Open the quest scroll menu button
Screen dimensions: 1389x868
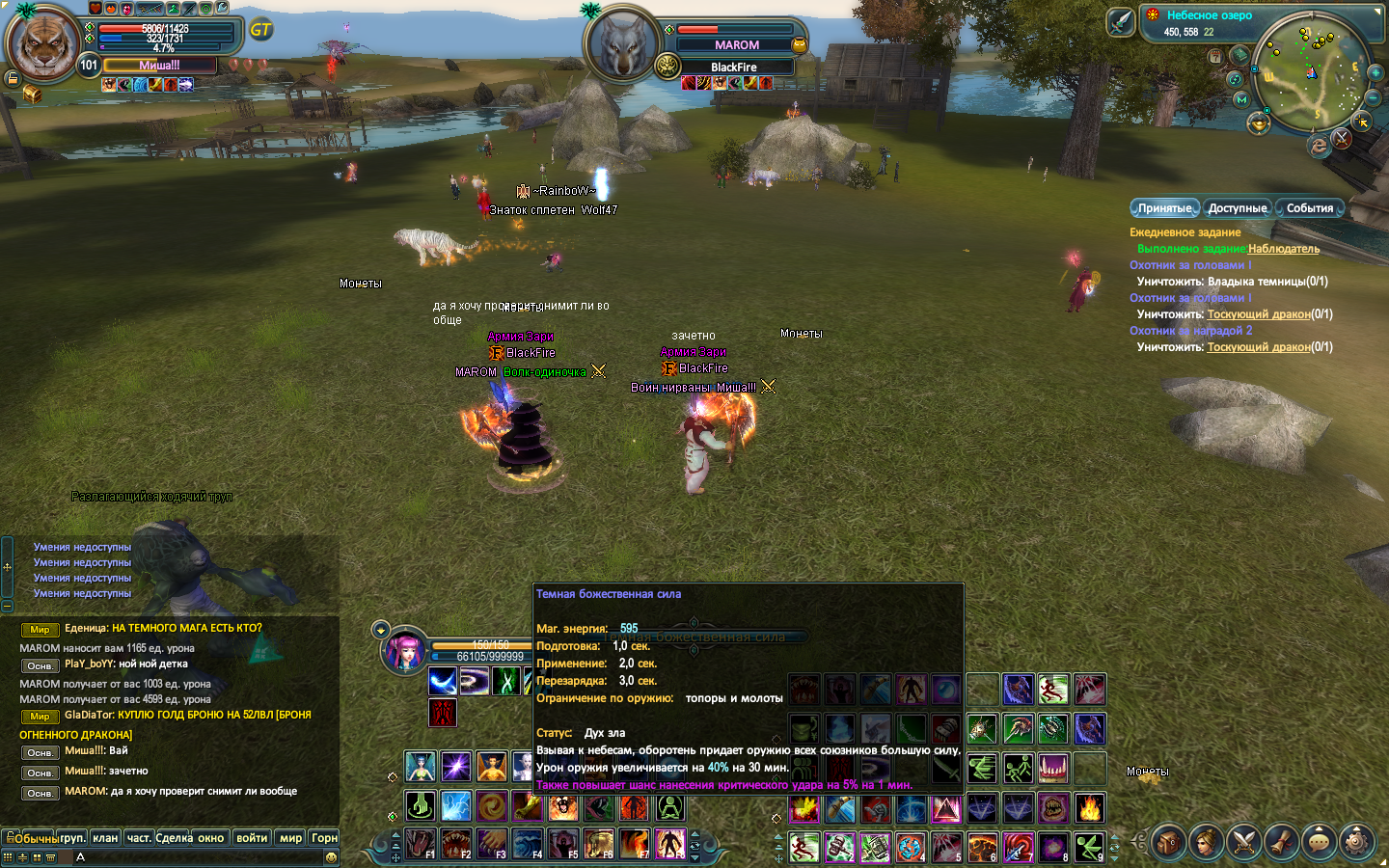(x=1281, y=842)
